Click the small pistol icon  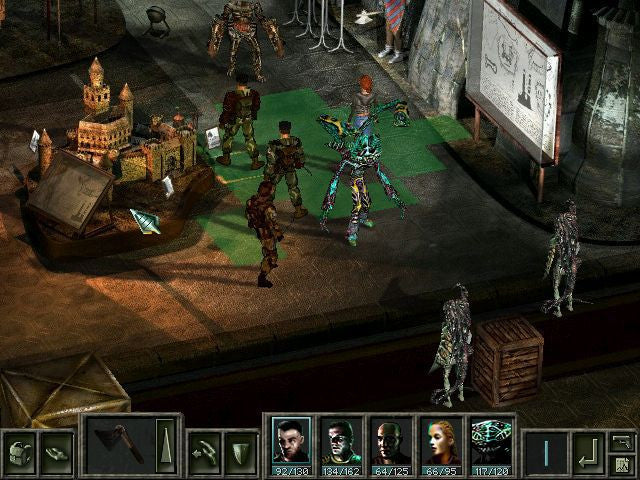[622, 440]
